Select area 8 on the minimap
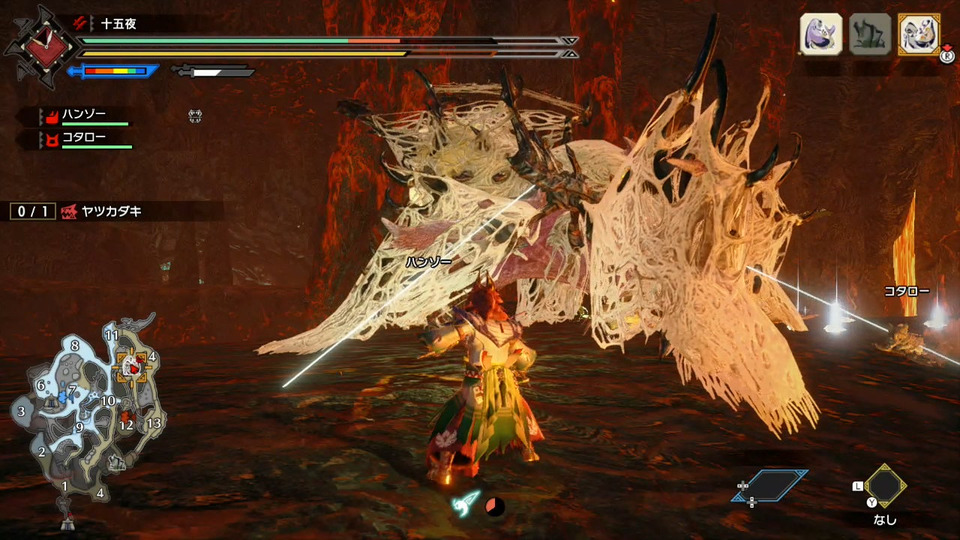The image size is (960, 540). click(x=75, y=345)
